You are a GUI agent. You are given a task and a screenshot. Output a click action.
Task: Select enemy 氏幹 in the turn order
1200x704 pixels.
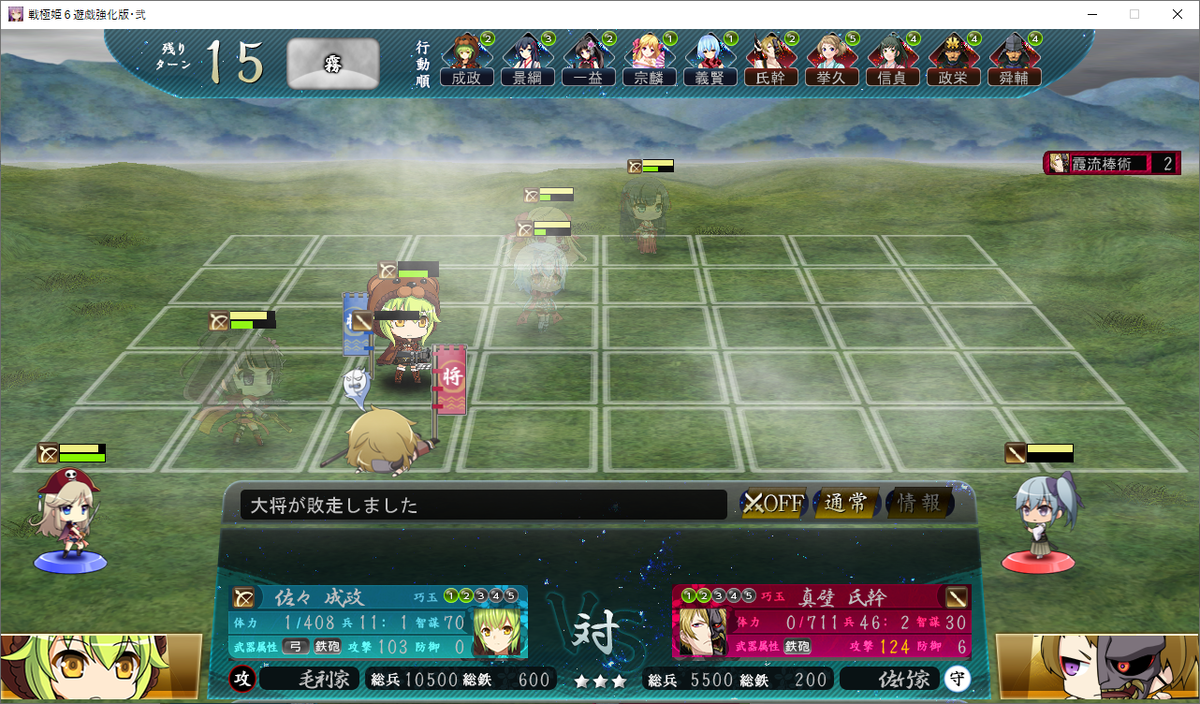[771, 61]
